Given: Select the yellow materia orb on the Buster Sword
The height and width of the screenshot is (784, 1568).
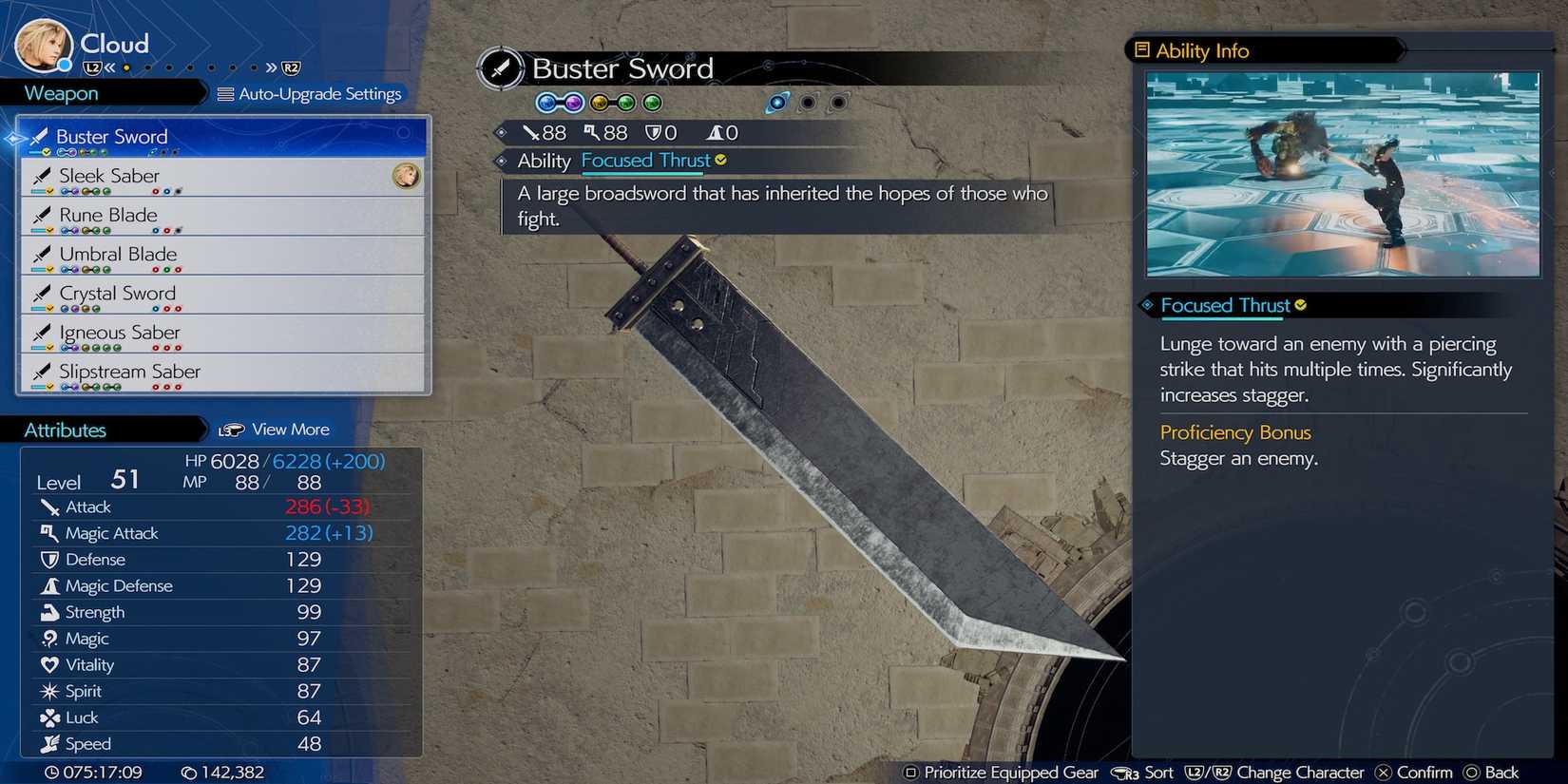Looking at the screenshot, I should coord(600,102).
